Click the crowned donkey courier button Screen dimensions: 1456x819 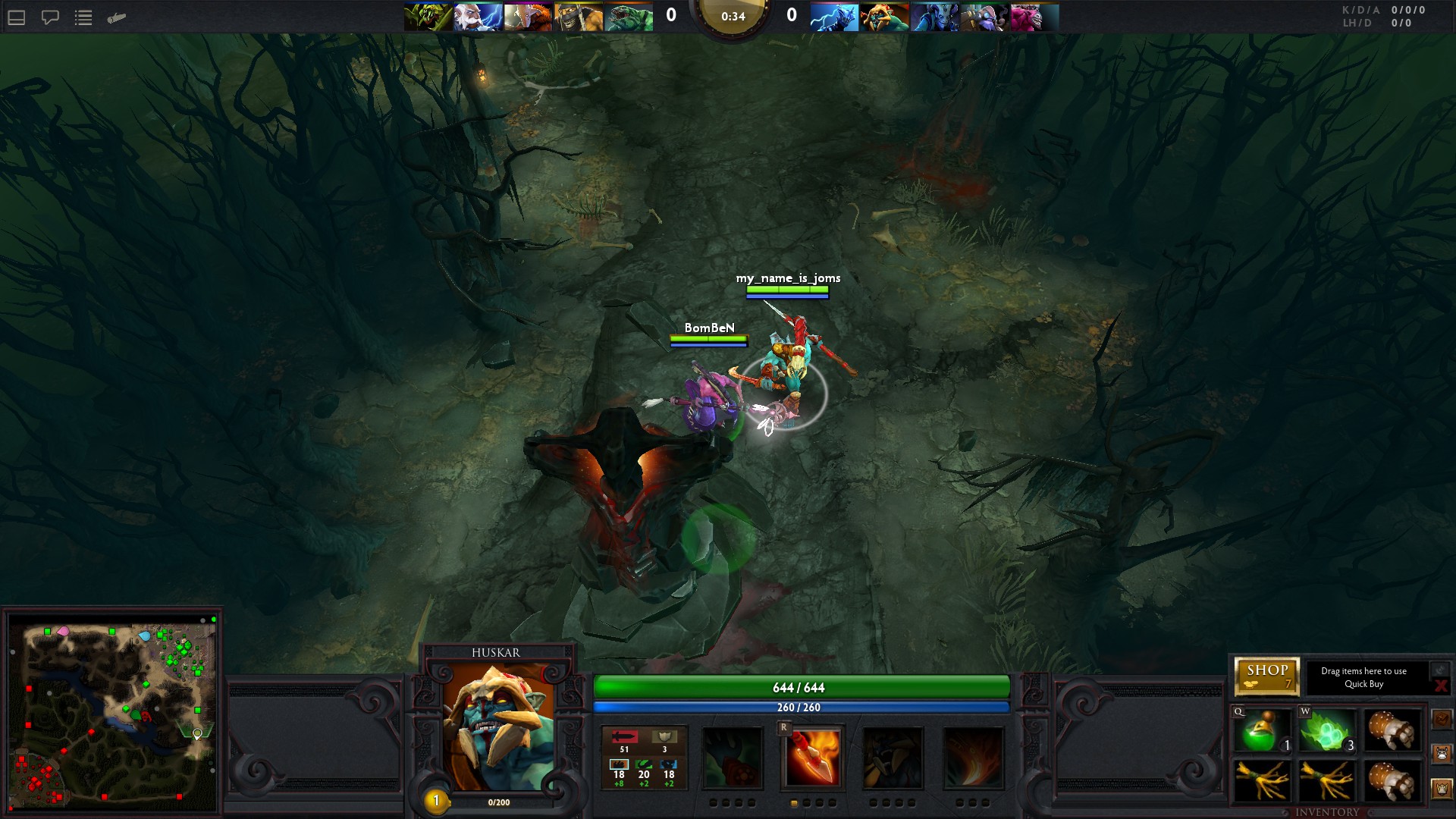(1442, 789)
